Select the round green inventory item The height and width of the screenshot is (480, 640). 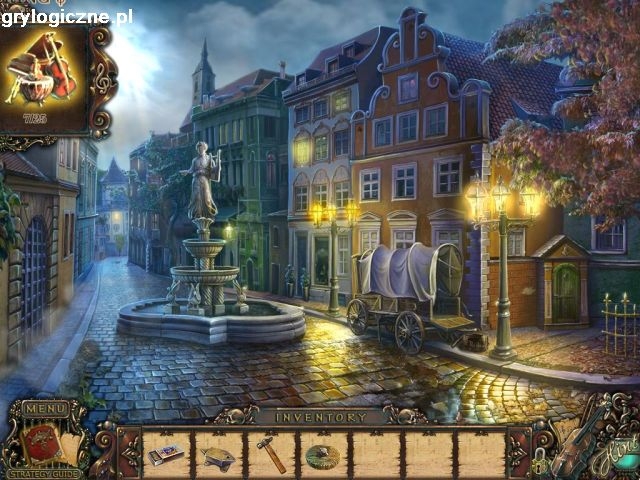tap(322, 456)
